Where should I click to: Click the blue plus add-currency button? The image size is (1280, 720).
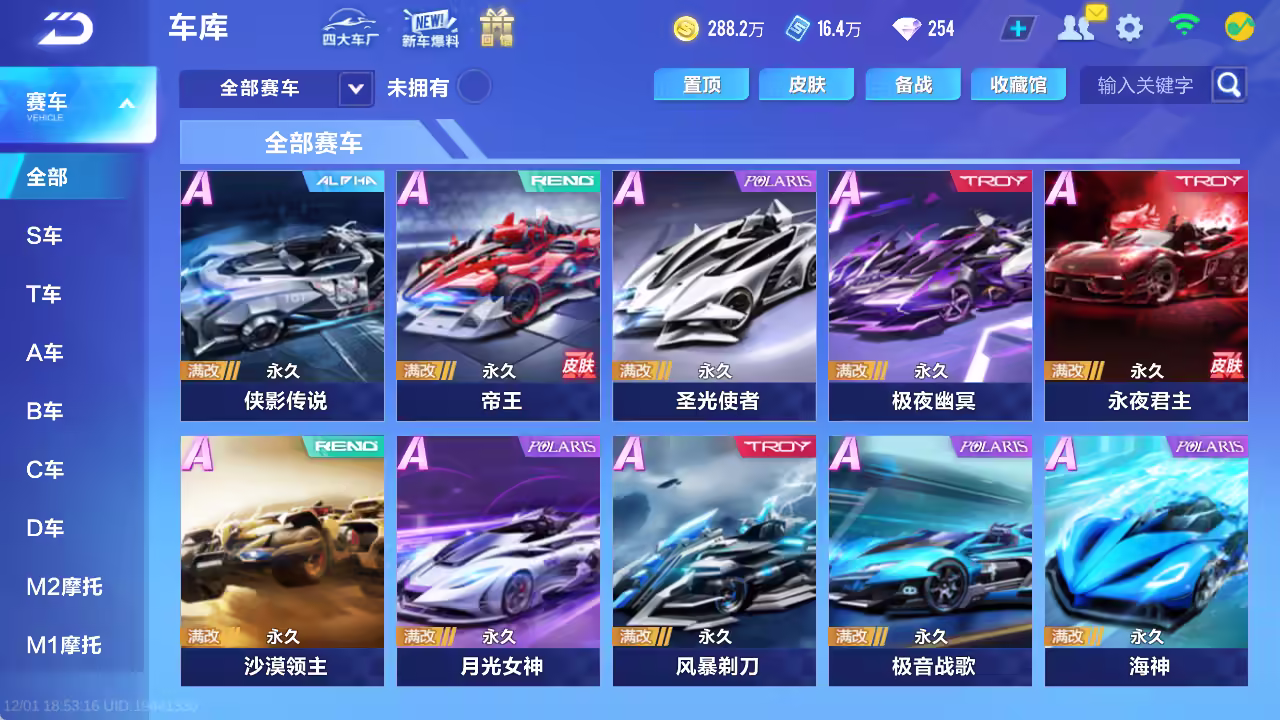[1018, 28]
